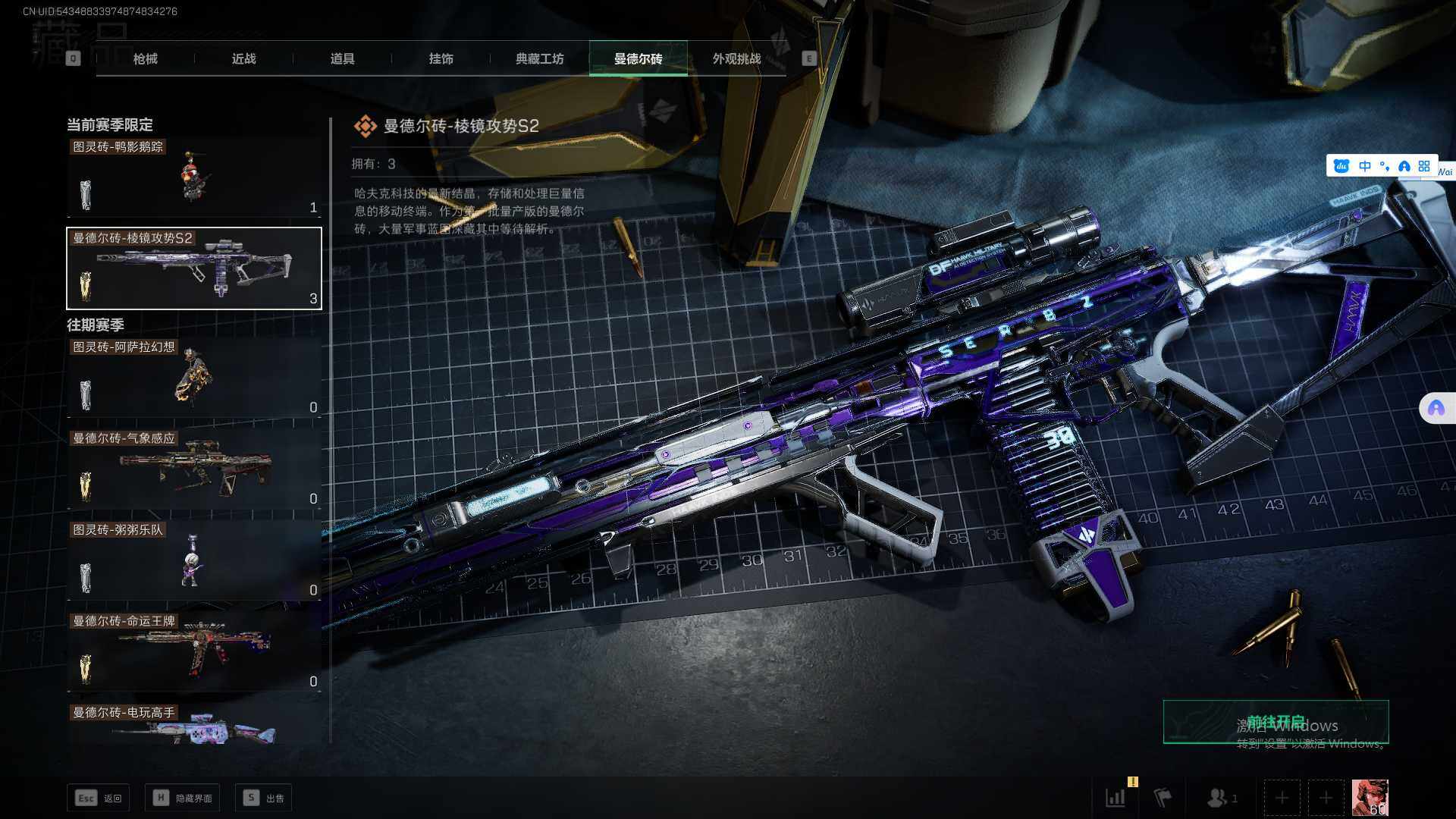This screenshot has height=819, width=1456.
Task: Click the 曼德尔砖 tab
Action: coord(638,58)
